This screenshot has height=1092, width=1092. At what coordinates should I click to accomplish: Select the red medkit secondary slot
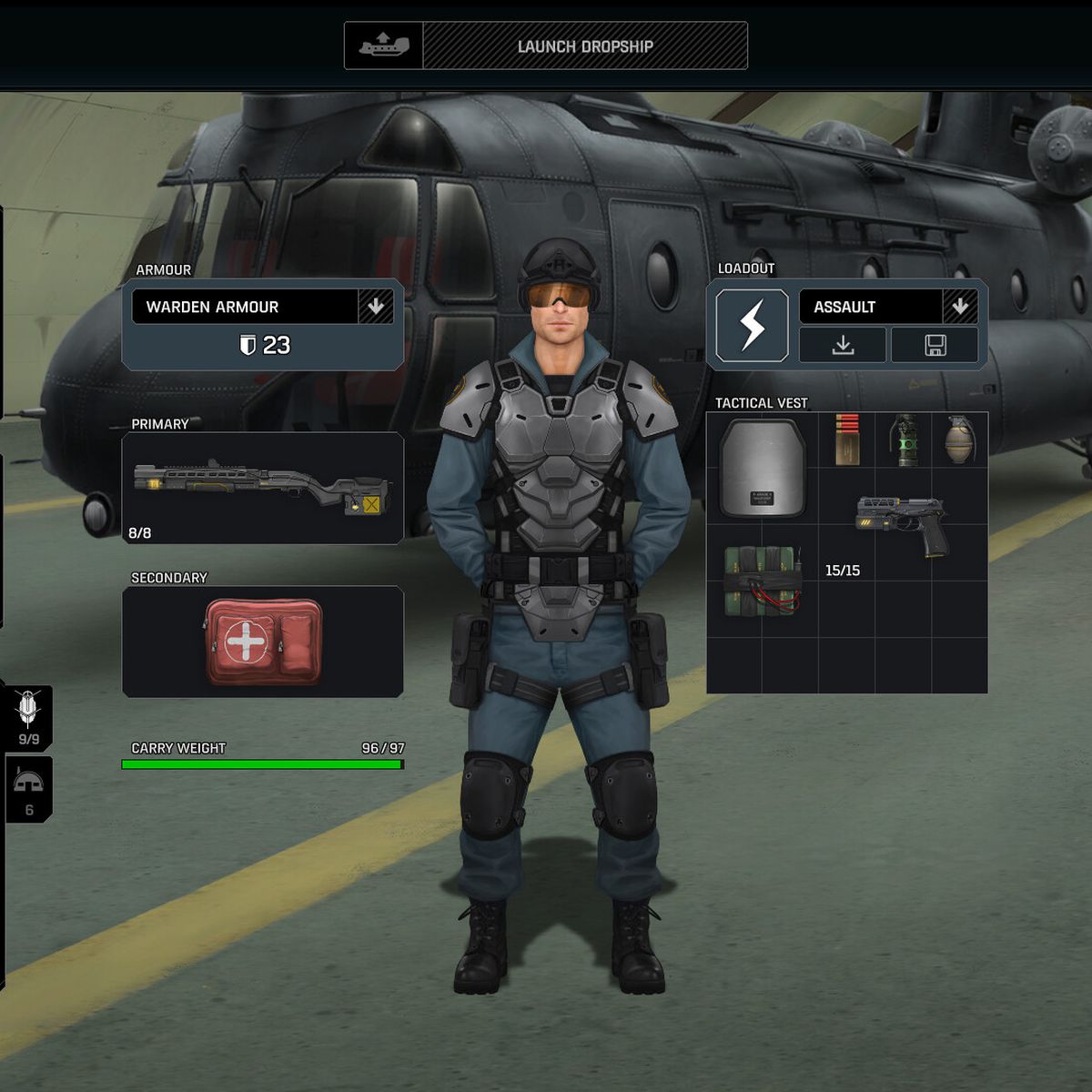(x=263, y=642)
